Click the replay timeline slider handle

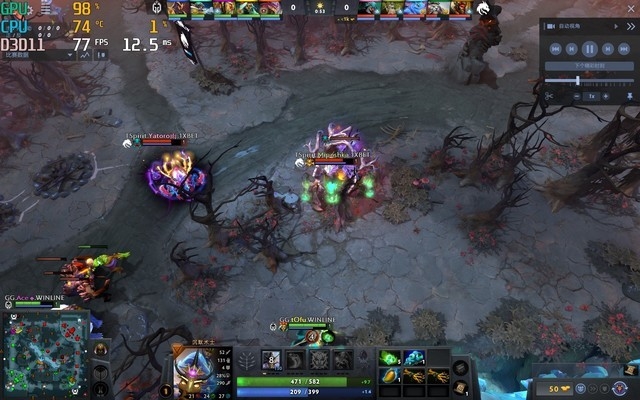(577, 81)
